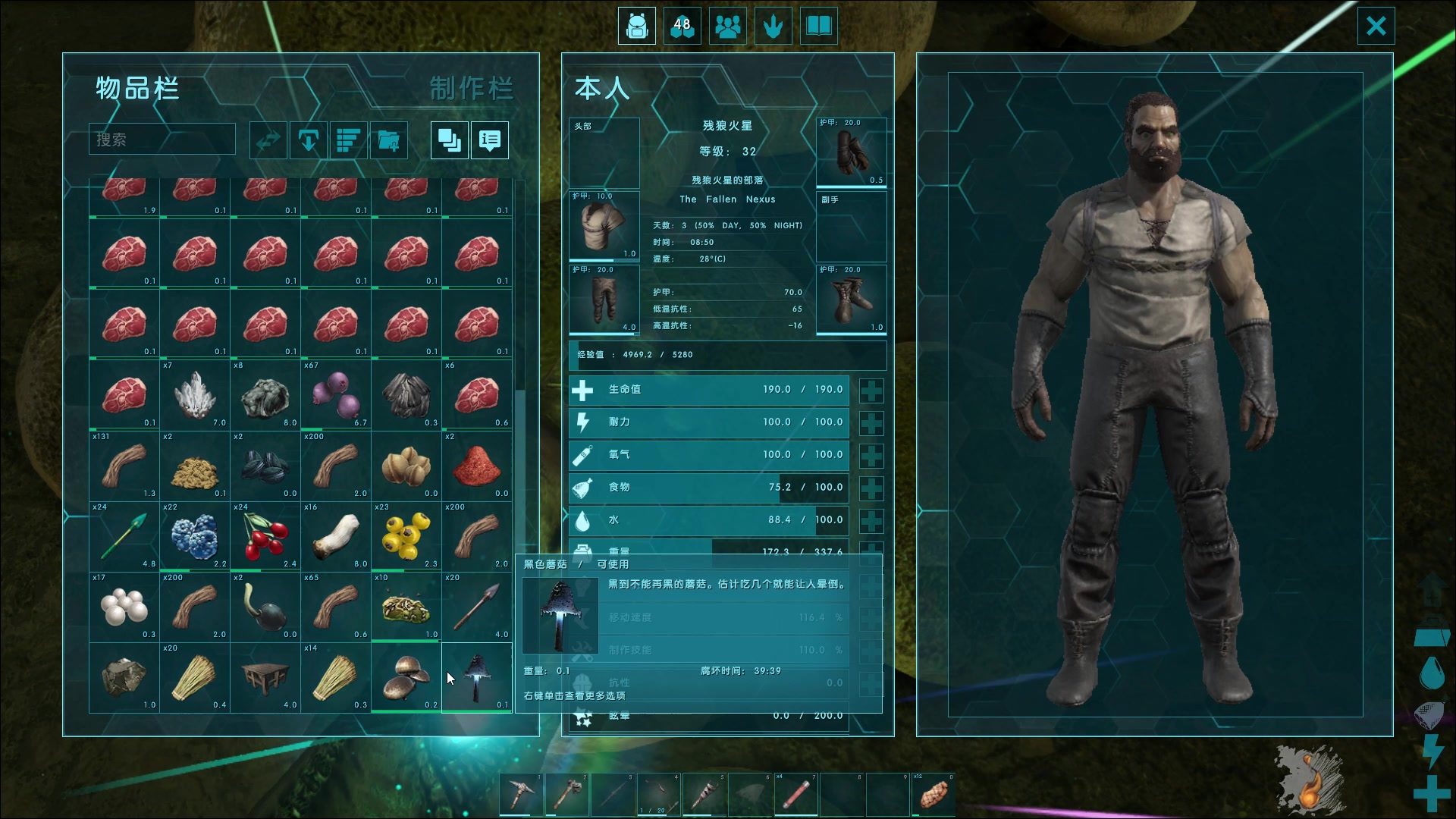Image resolution: width=1456 pixels, height=819 pixels.
Task: Pick the white pearls stack x17
Action: pos(124,607)
